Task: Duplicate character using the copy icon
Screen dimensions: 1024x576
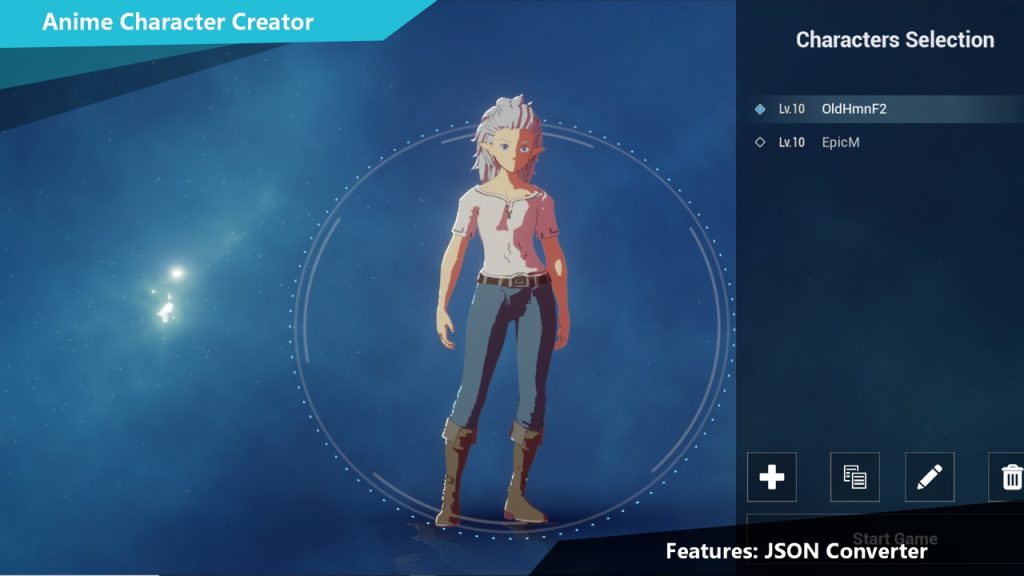Action: tap(855, 477)
